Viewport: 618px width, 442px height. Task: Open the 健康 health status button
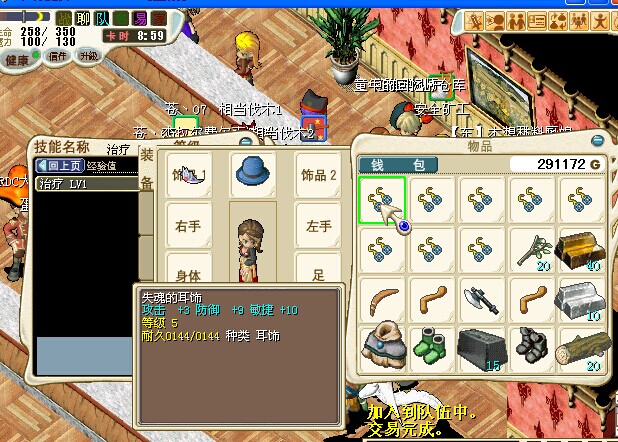click(x=18, y=59)
